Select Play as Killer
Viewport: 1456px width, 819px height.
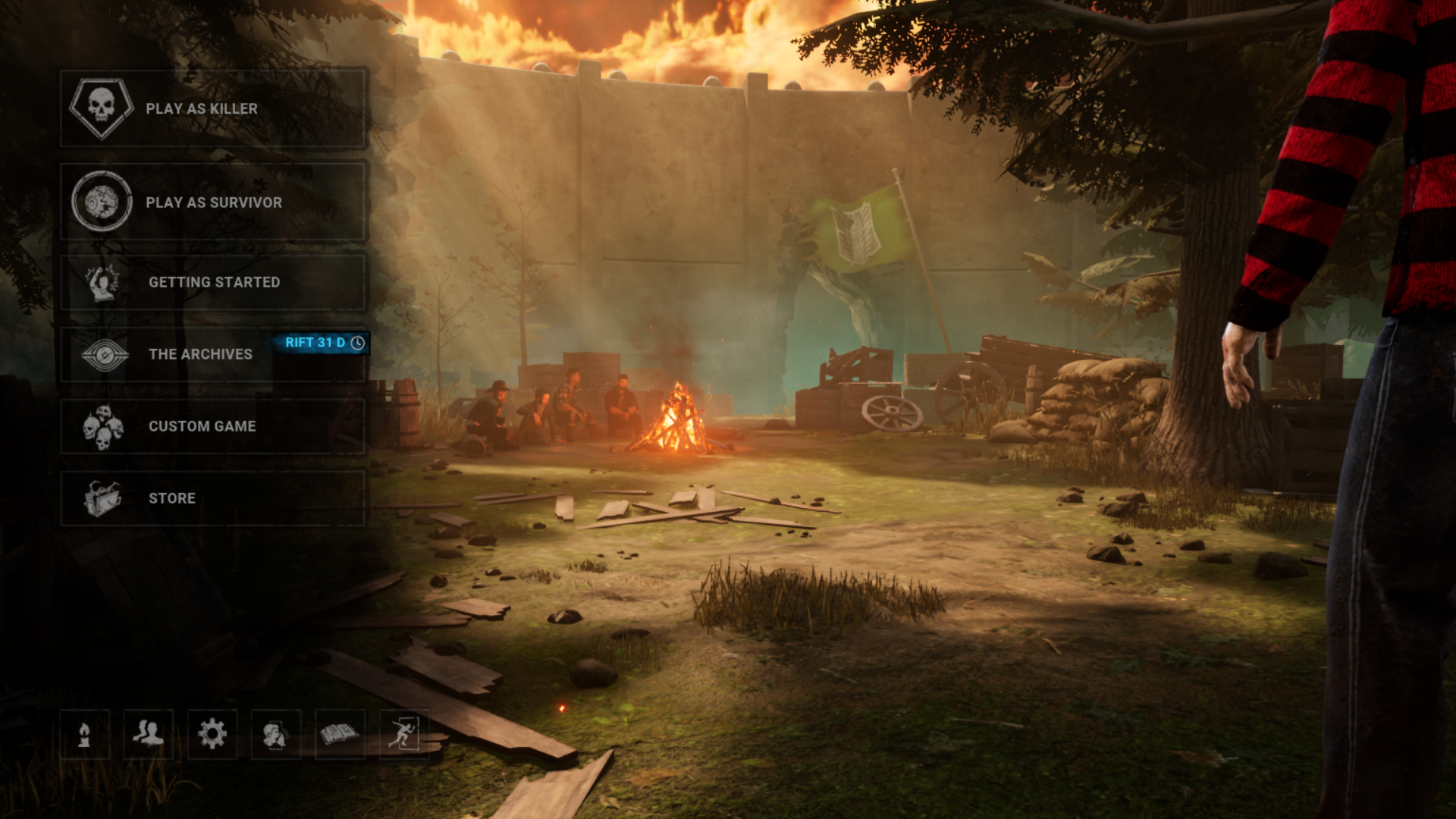213,109
